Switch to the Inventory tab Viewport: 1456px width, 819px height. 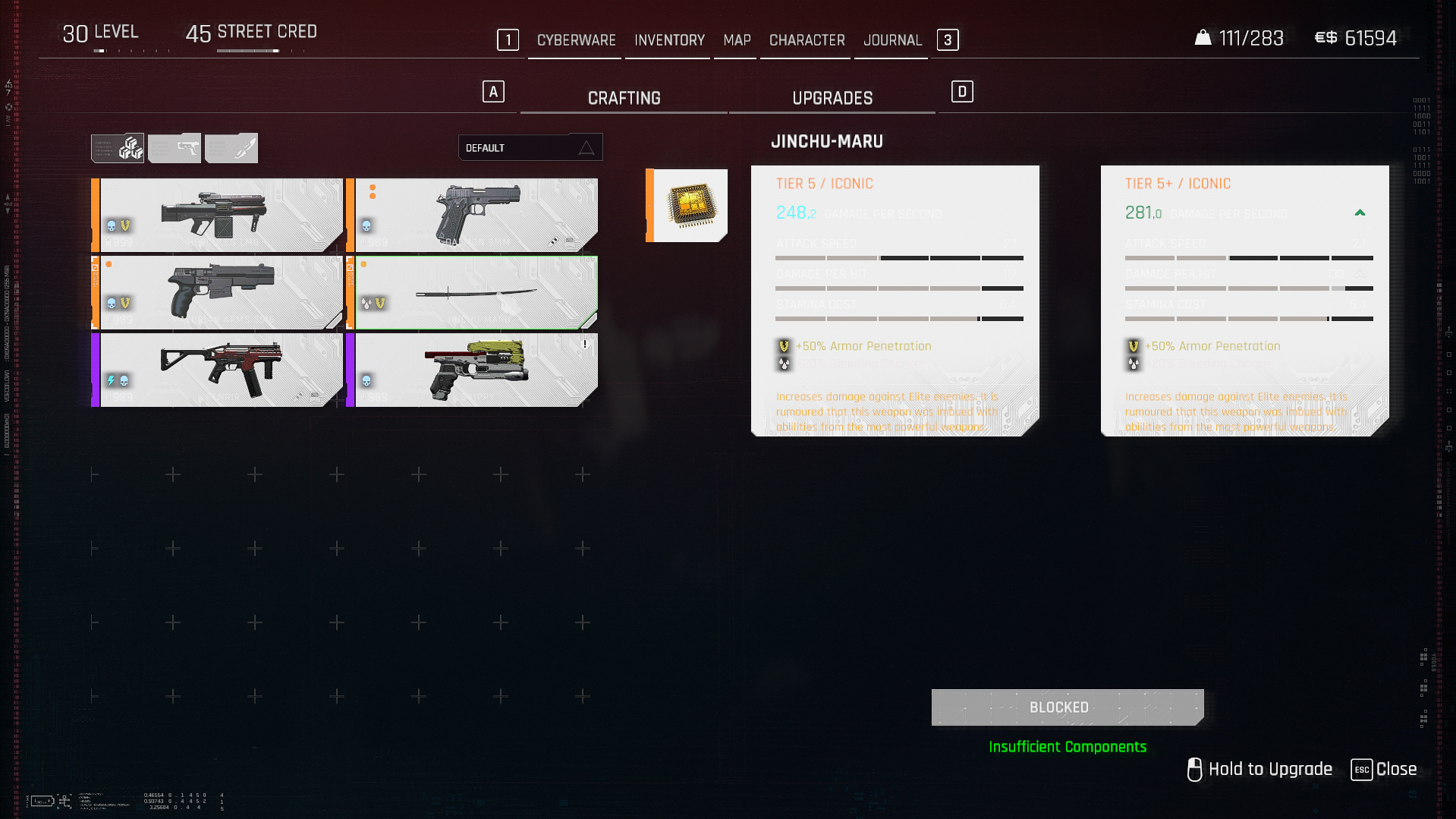(x=669, y=40)
